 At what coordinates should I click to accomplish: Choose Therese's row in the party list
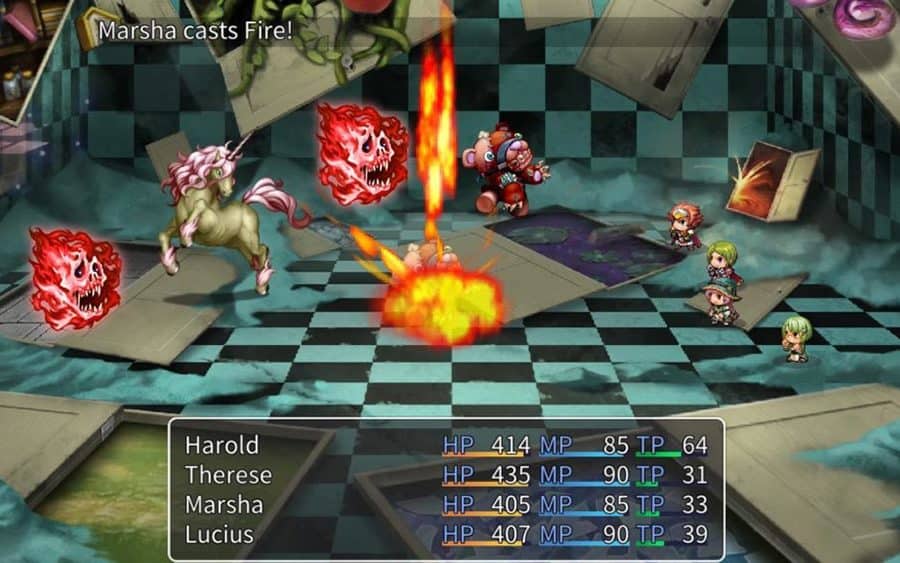pos(228,475)
